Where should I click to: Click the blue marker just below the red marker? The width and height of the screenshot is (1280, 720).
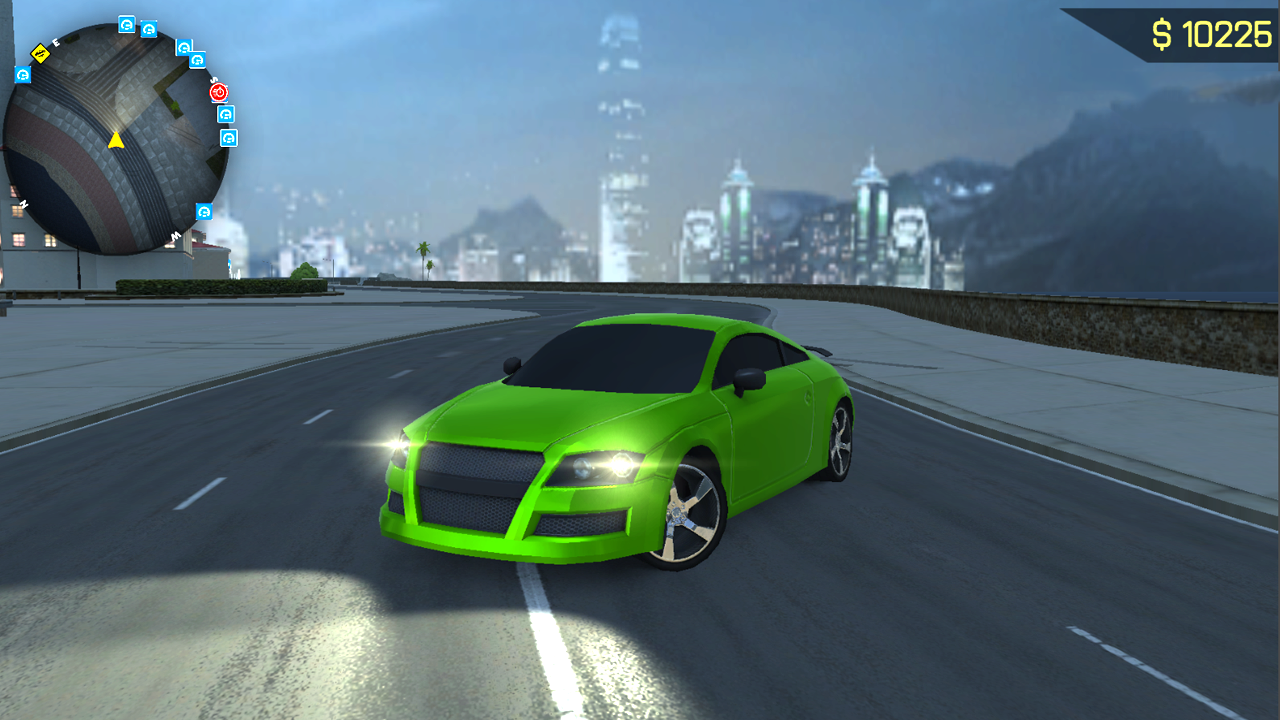coord(225,114)
